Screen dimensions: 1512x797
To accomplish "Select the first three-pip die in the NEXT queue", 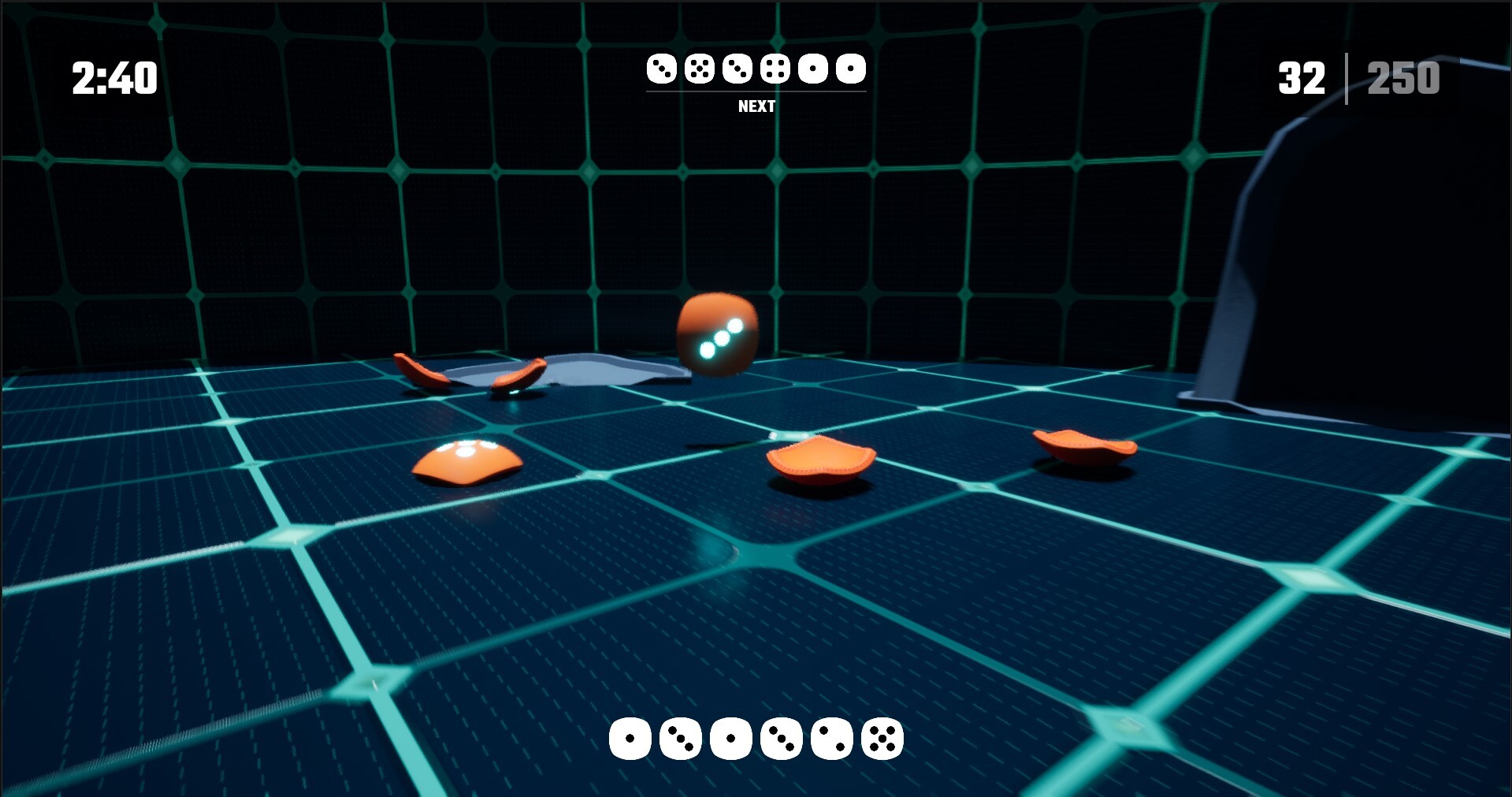I will coord(662,69).
